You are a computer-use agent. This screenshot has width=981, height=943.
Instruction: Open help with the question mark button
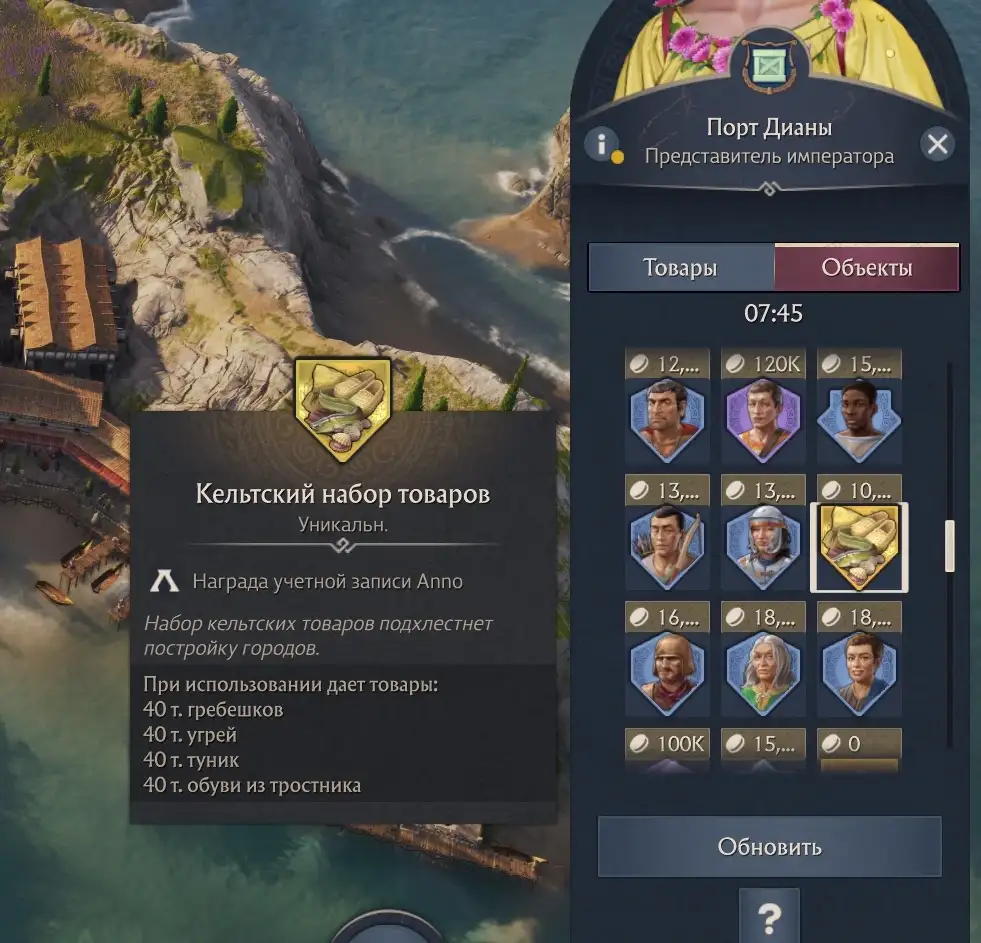(x=769, y=914)
